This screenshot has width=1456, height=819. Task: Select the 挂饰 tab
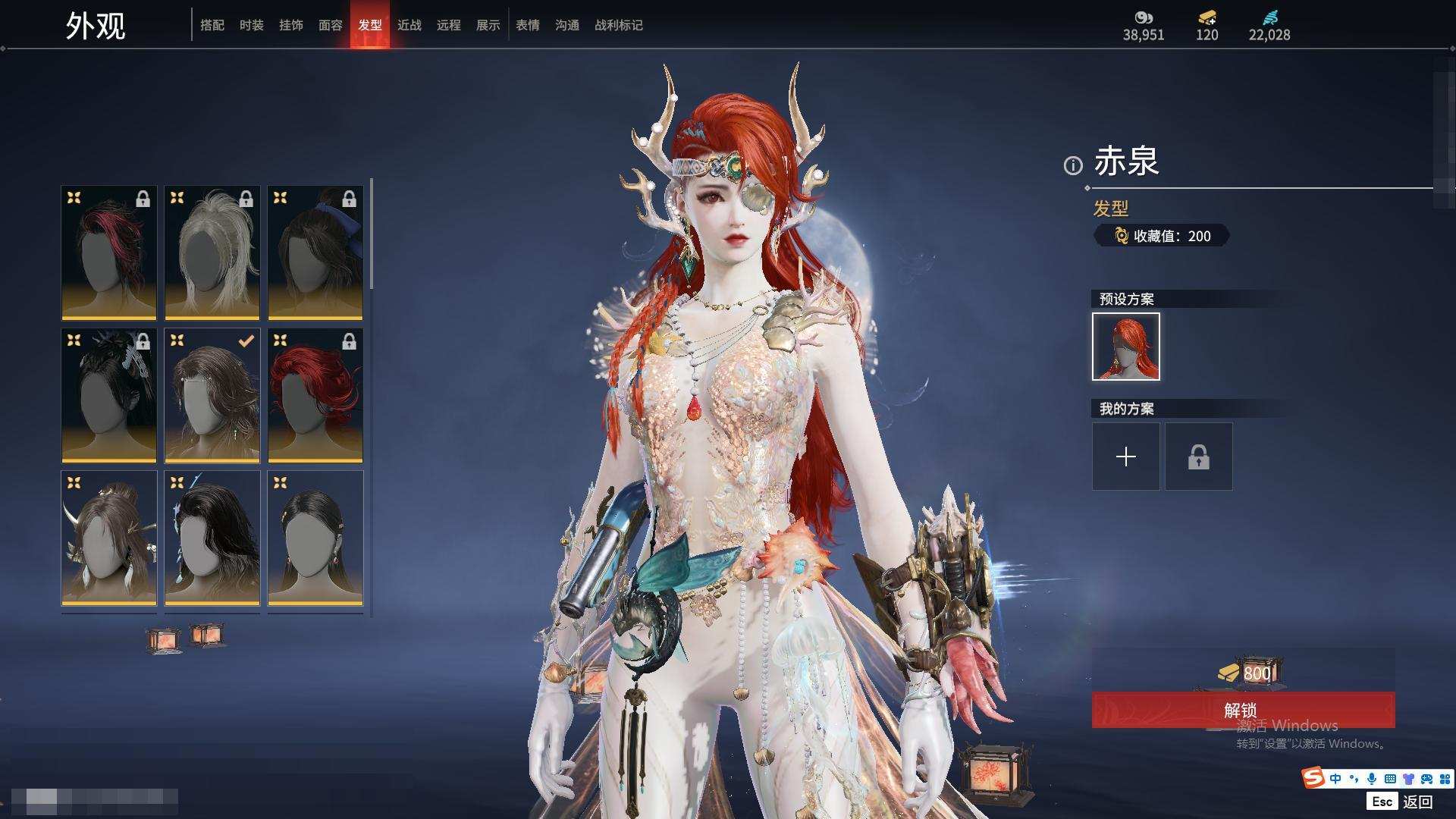(x=290, y=25)
